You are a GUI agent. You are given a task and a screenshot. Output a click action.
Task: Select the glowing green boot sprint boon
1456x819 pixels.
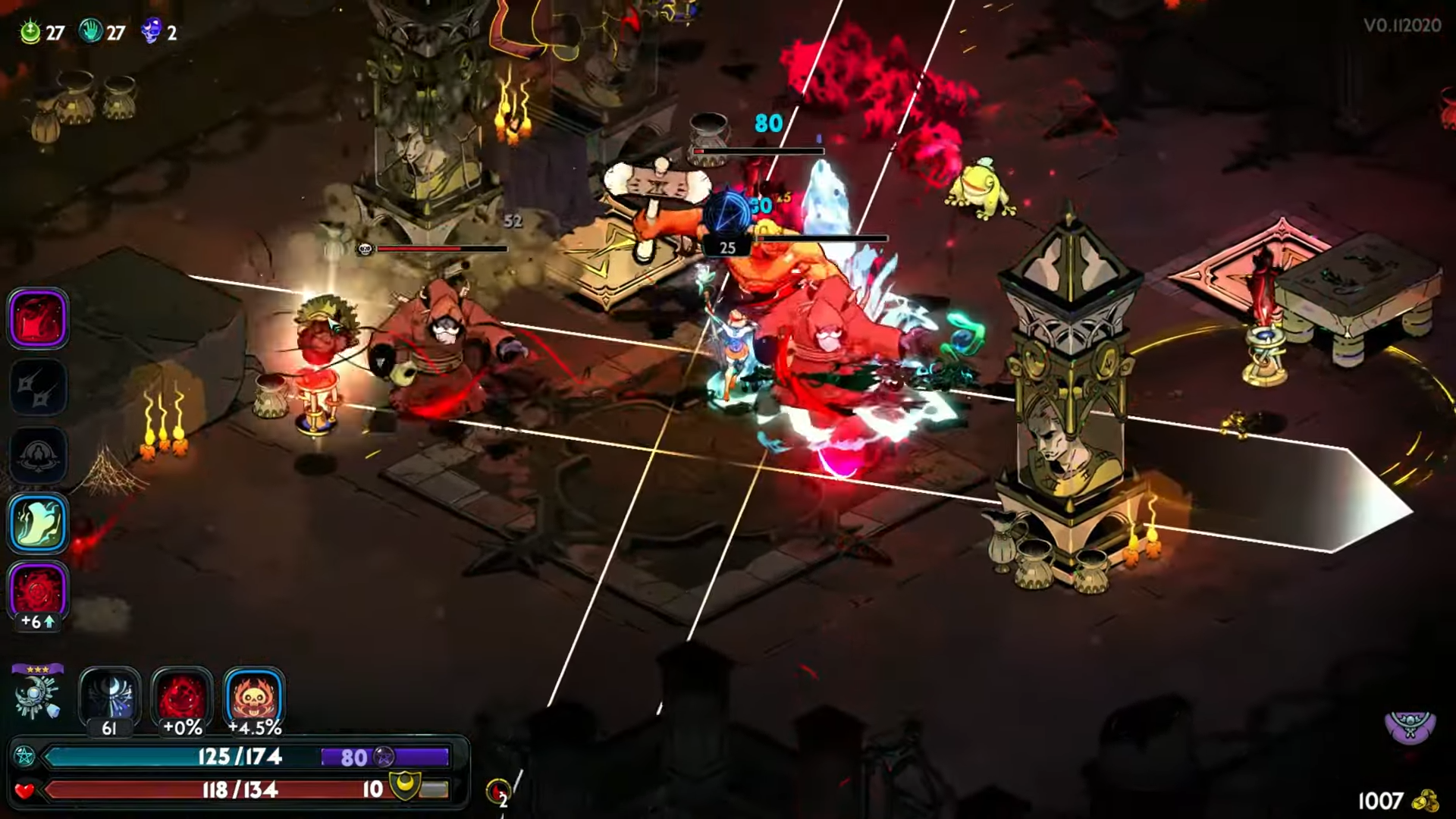[38, 523]
